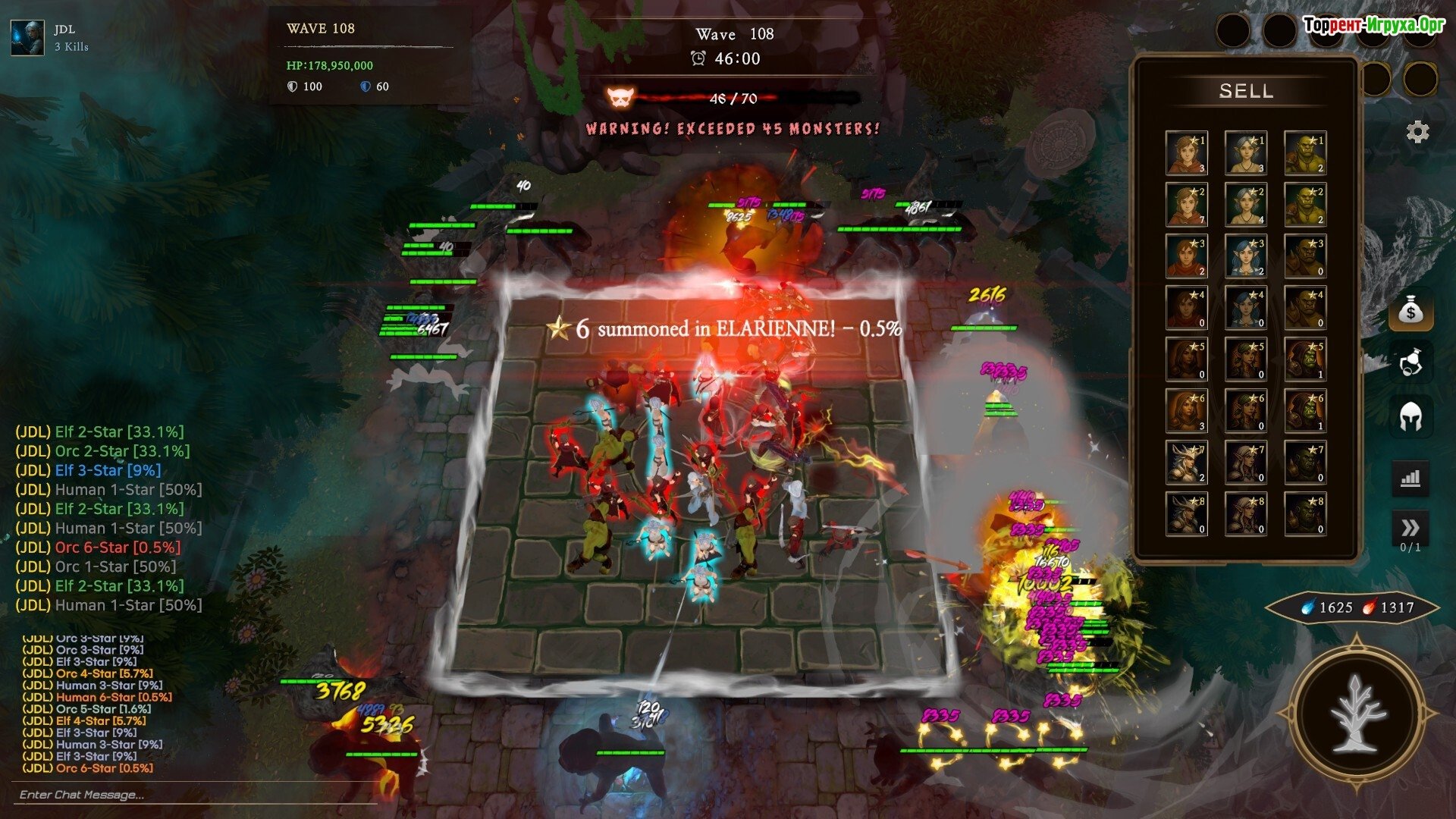Toggle the money bag sell button
Viewport: 1456px width, 819px height.
click(x=1410, y=311)
